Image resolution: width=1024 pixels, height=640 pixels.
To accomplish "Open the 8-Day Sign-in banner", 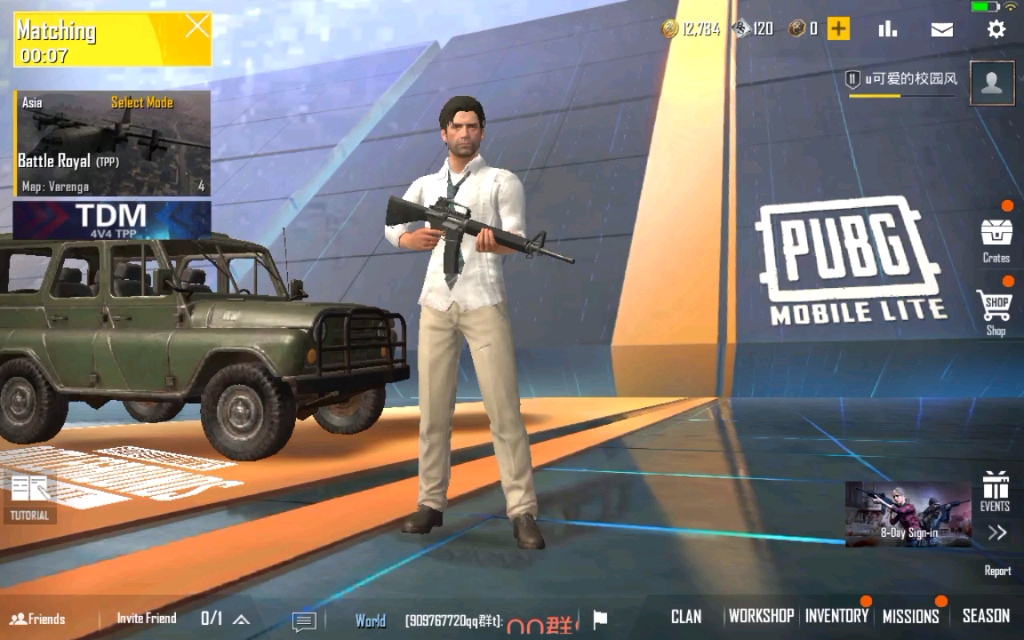I will [x=908, y=514].
